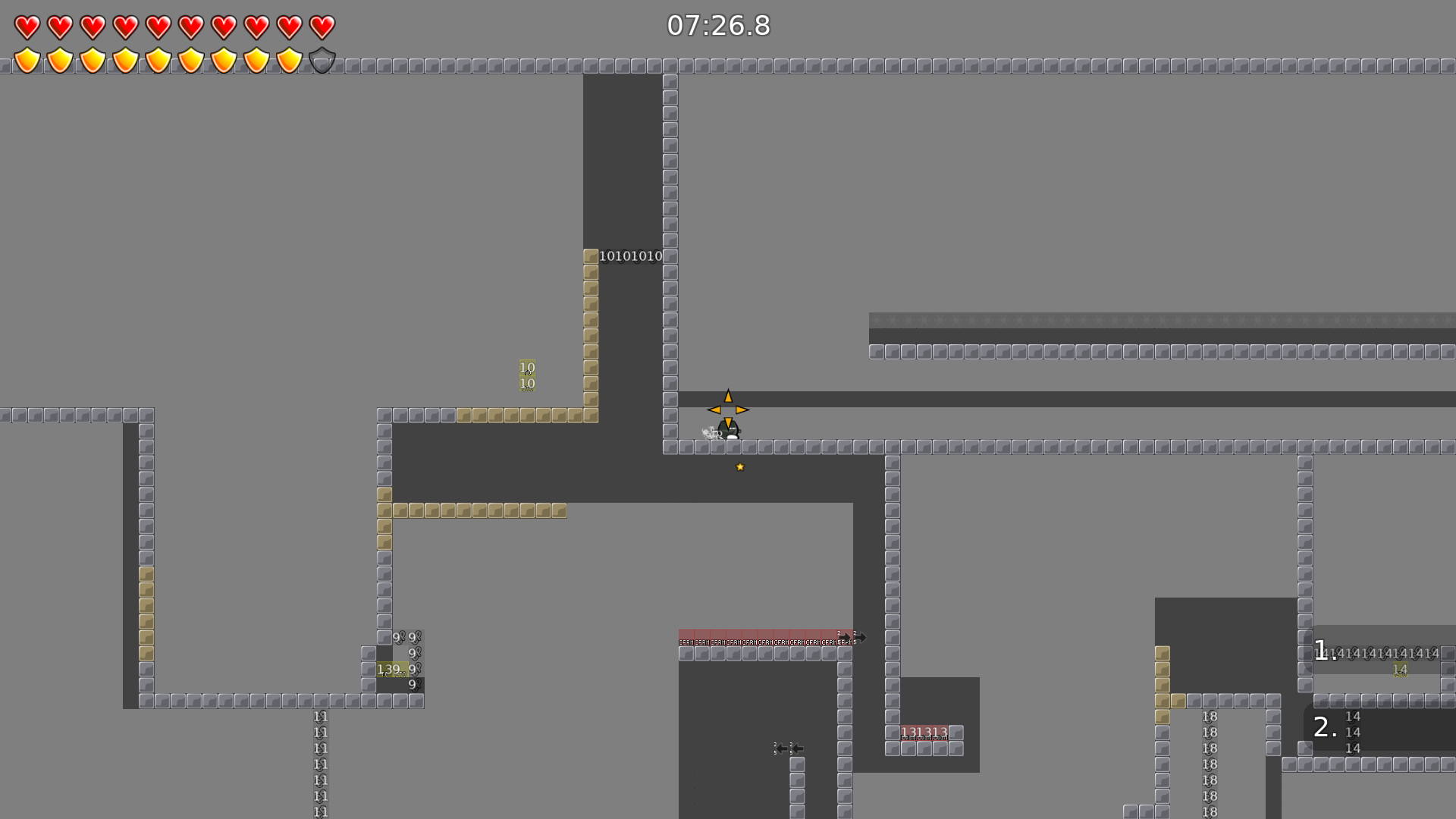Select the orange down arrow on the ninja
The width and height of the screenshot is (1456, 819).
click(x=727, y=421)
